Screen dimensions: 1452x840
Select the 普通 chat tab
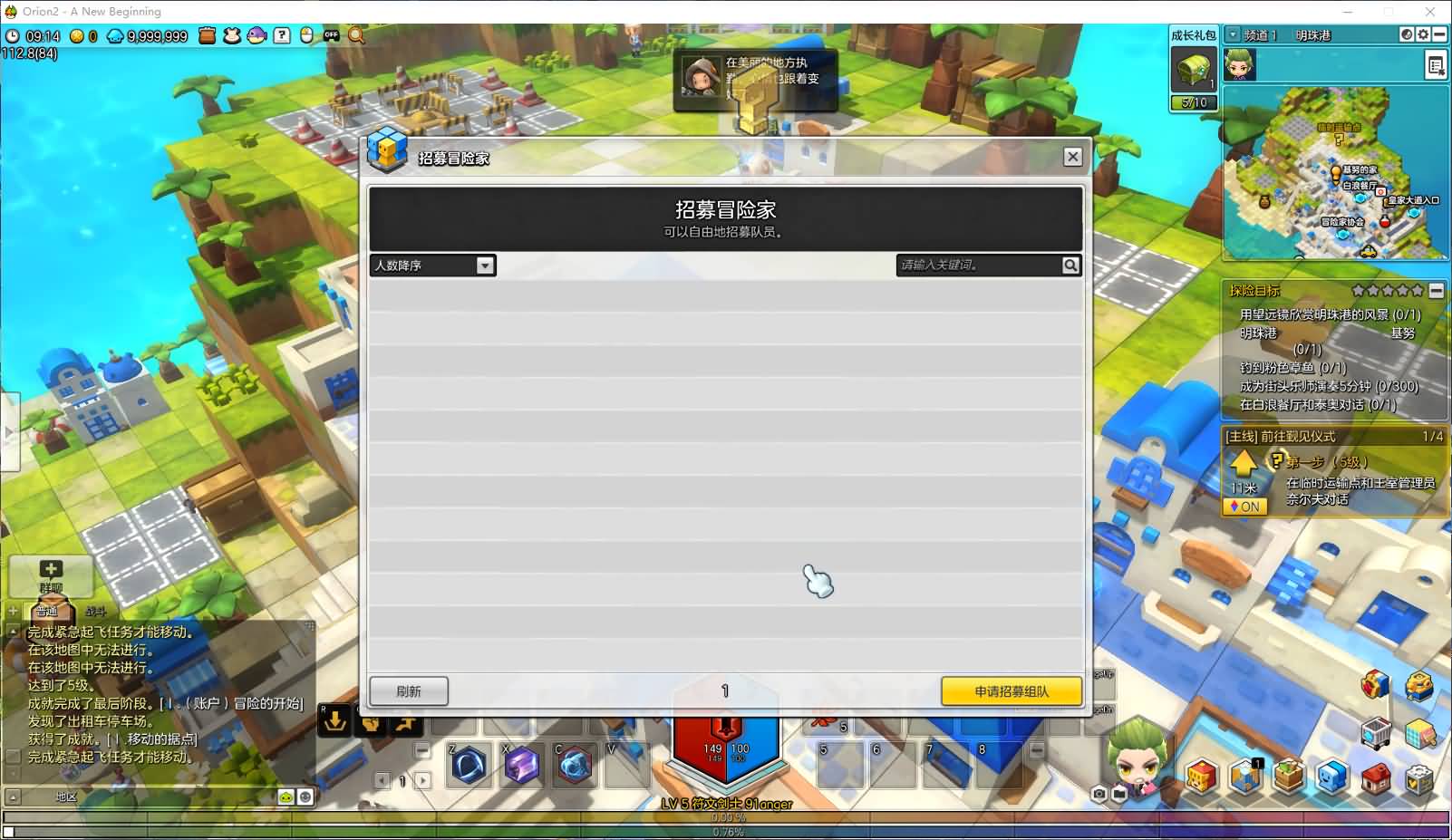point(47,611)
